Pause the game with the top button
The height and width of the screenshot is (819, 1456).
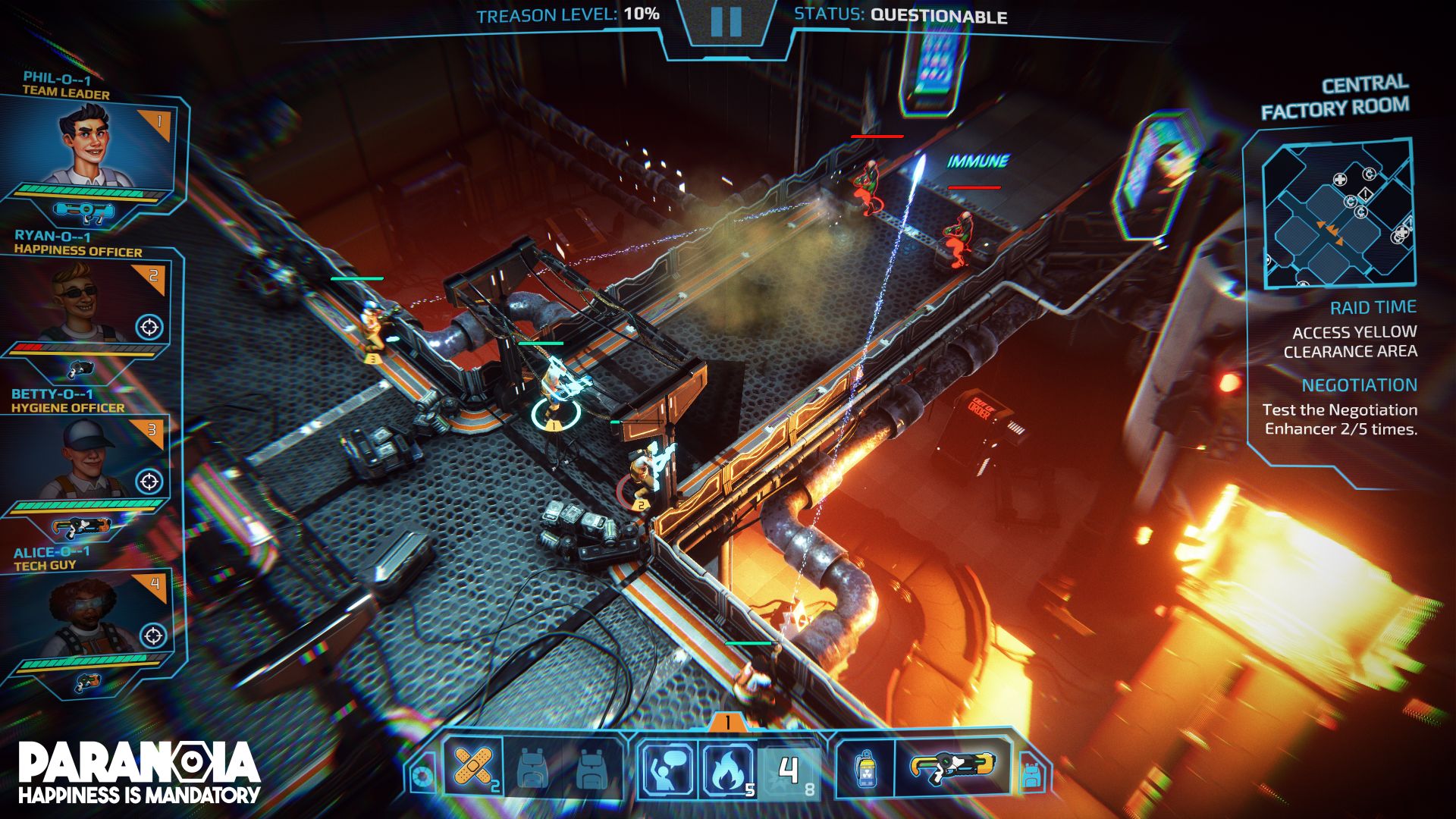pyautogui.click(x=726, y=22)
